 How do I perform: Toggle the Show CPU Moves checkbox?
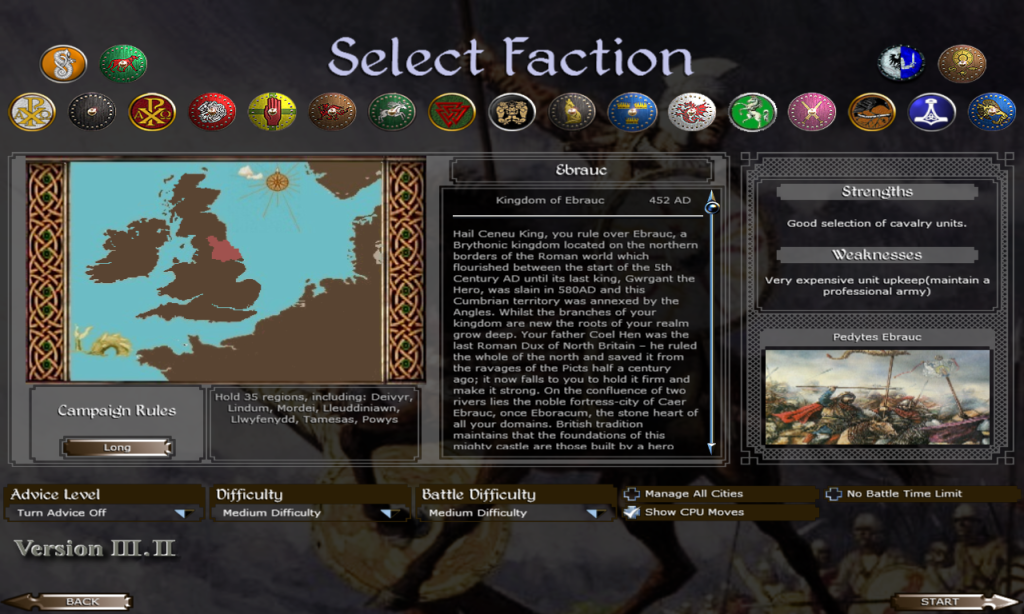632,512
